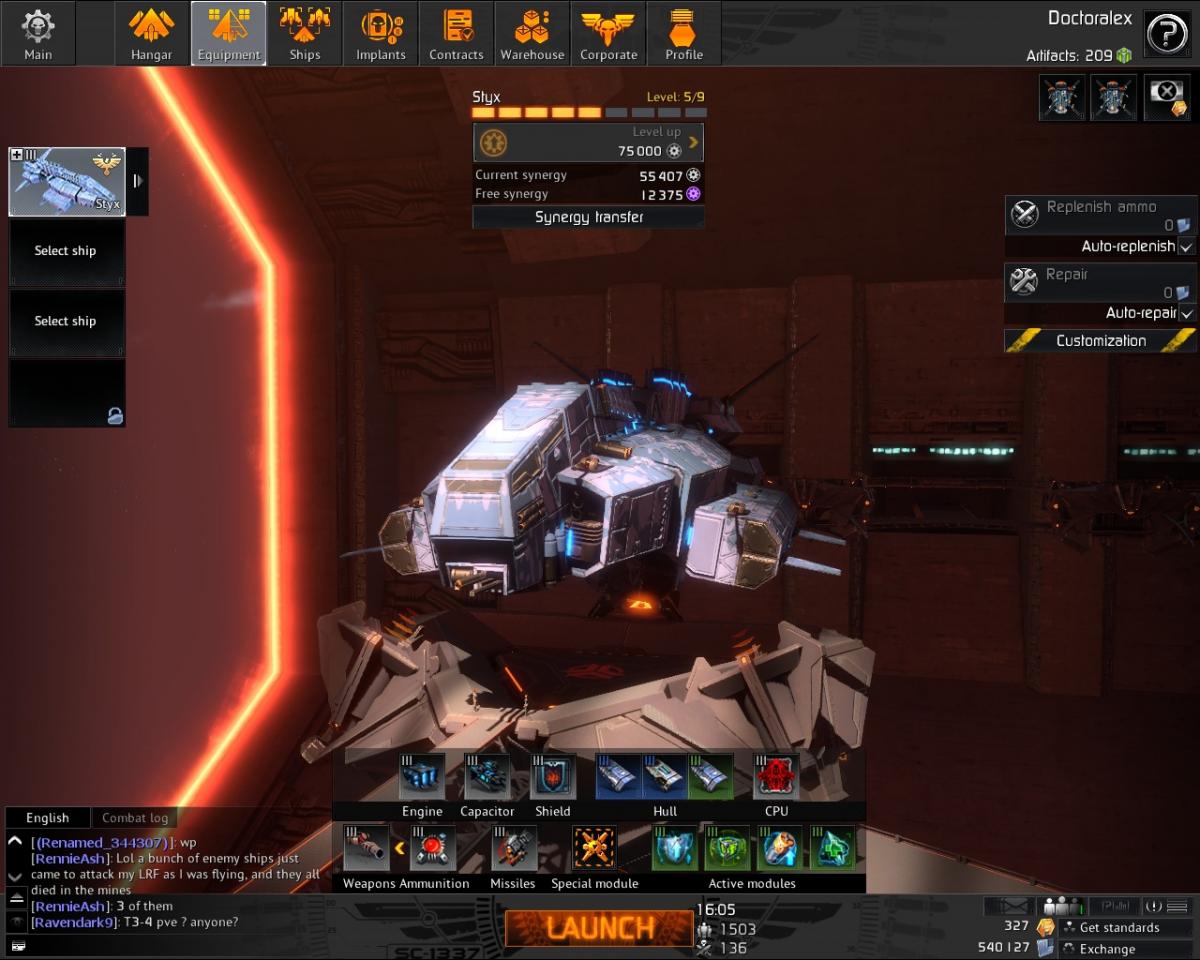Open the Main menu
1200x960 pixels.
click(38, 34)
